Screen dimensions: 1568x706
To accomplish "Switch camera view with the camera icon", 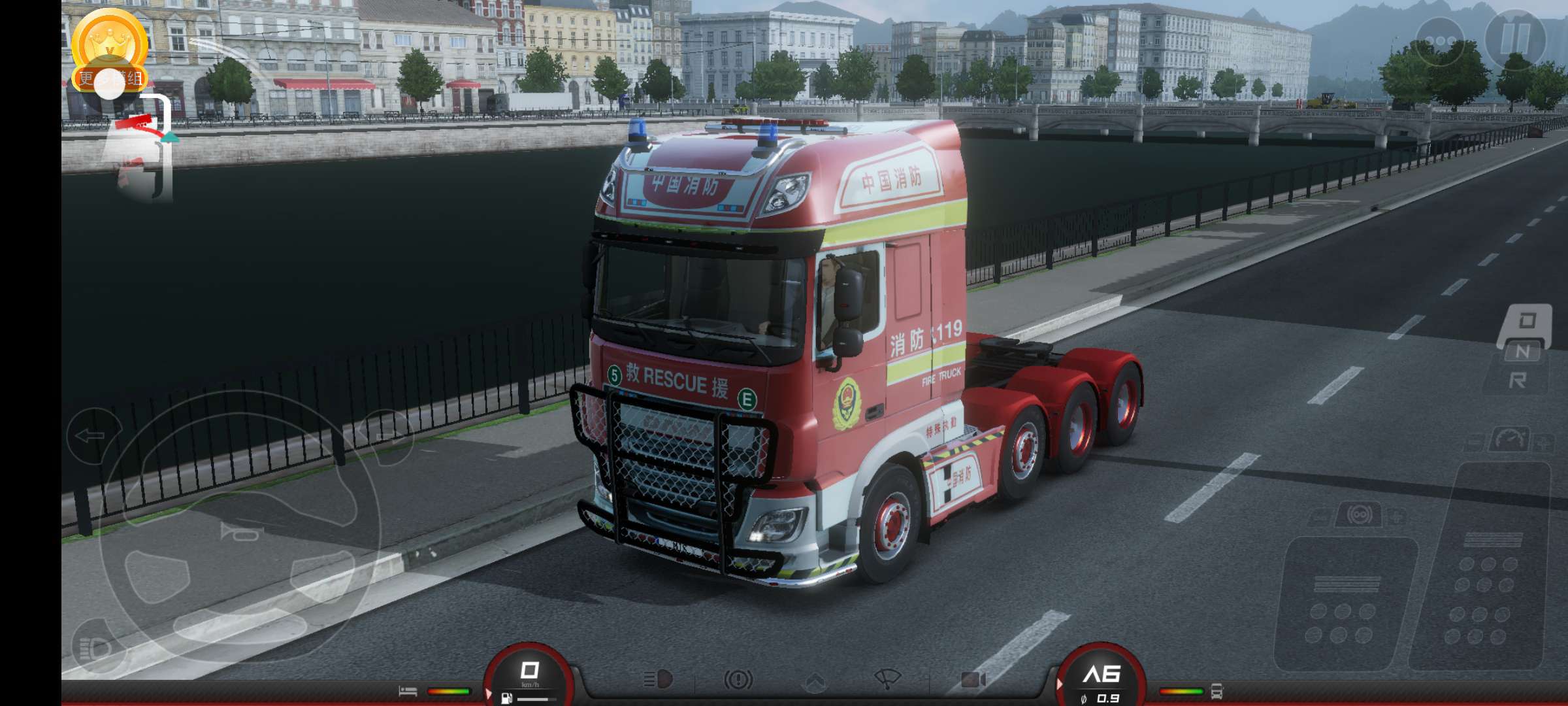I will pyautogui.click(x=973, y=680).
